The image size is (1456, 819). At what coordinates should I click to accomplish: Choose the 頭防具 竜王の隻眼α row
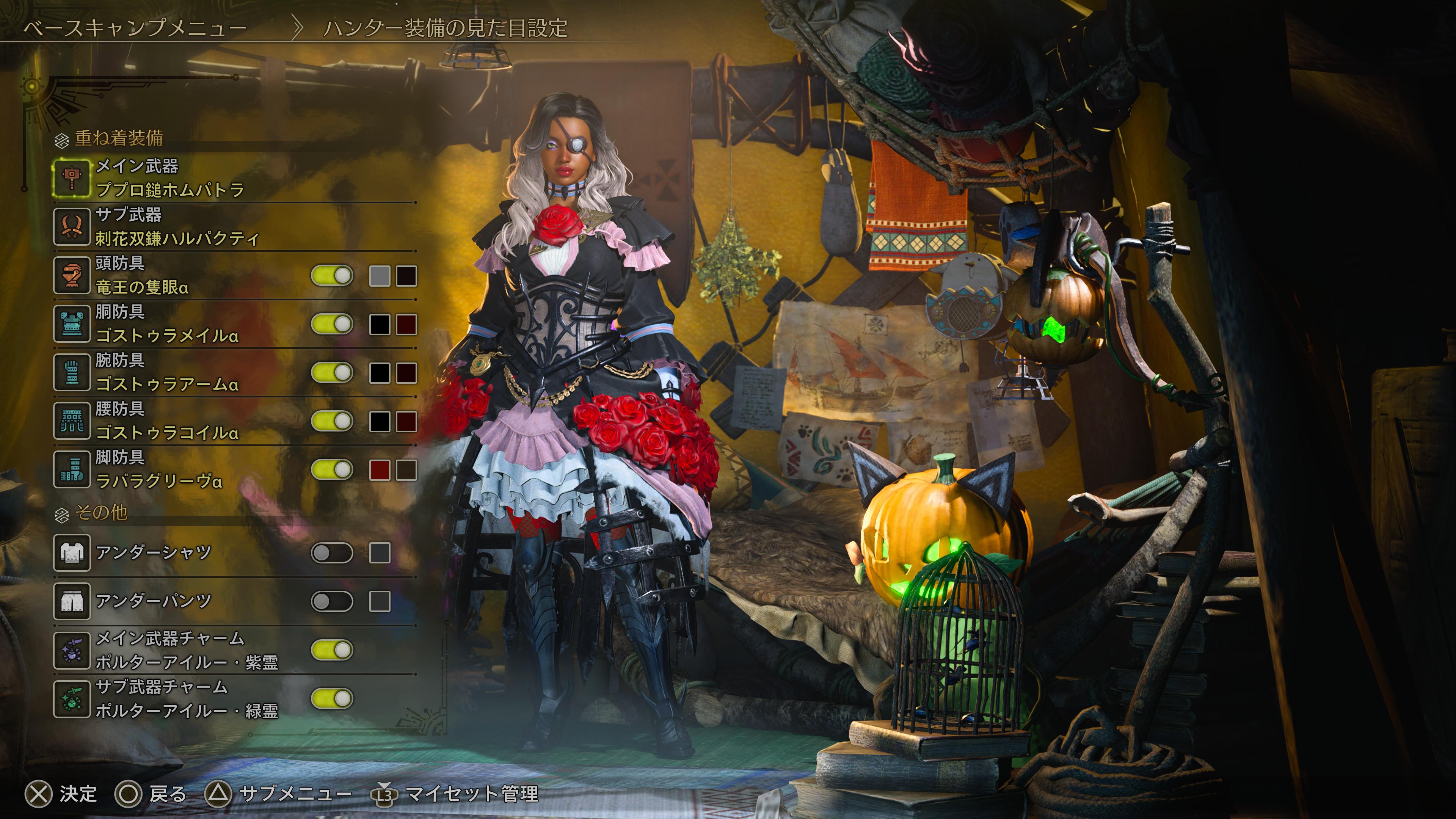click(x=141, y=275)
